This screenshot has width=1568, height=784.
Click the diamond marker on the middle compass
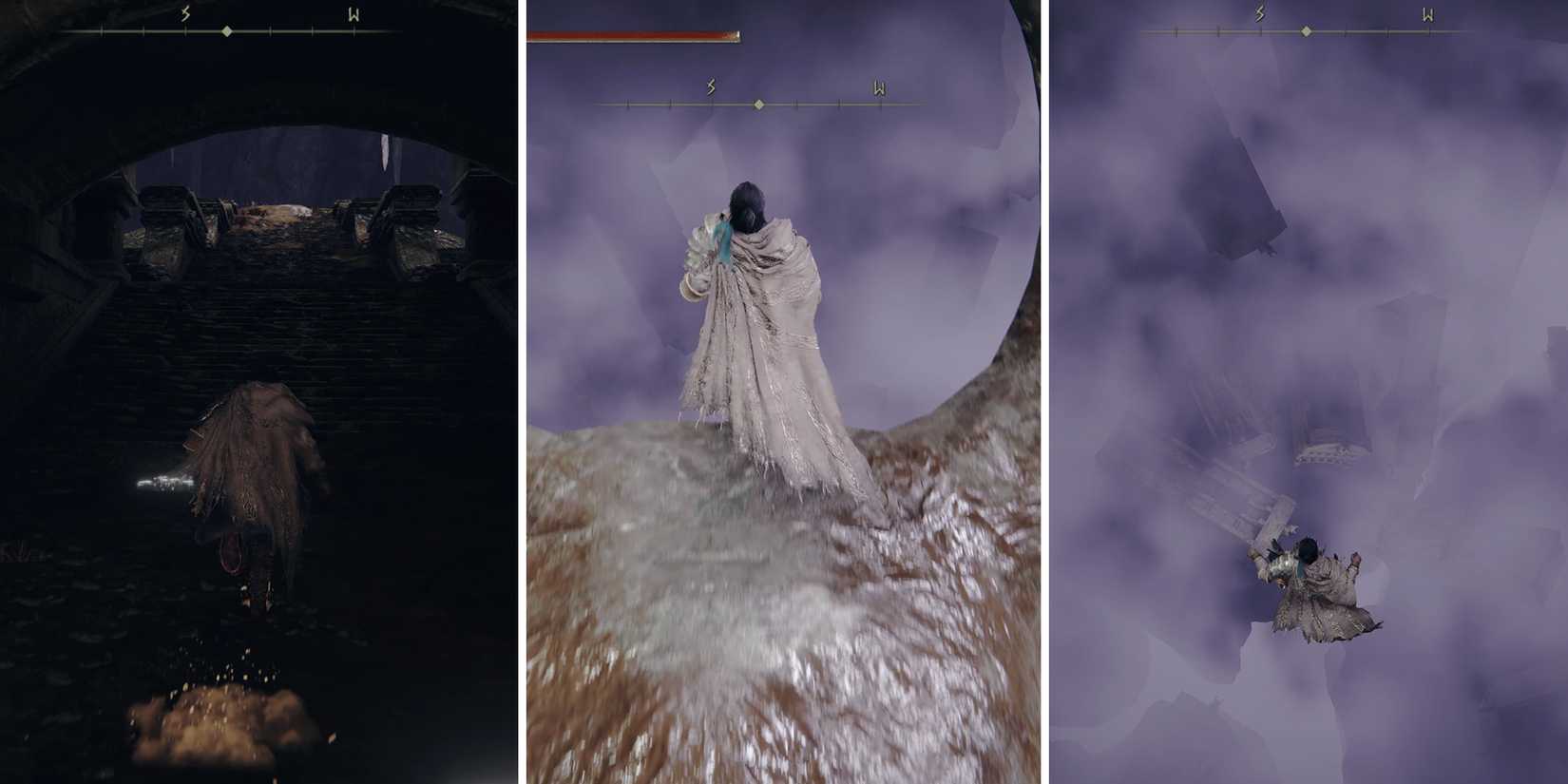click(758, 105)
